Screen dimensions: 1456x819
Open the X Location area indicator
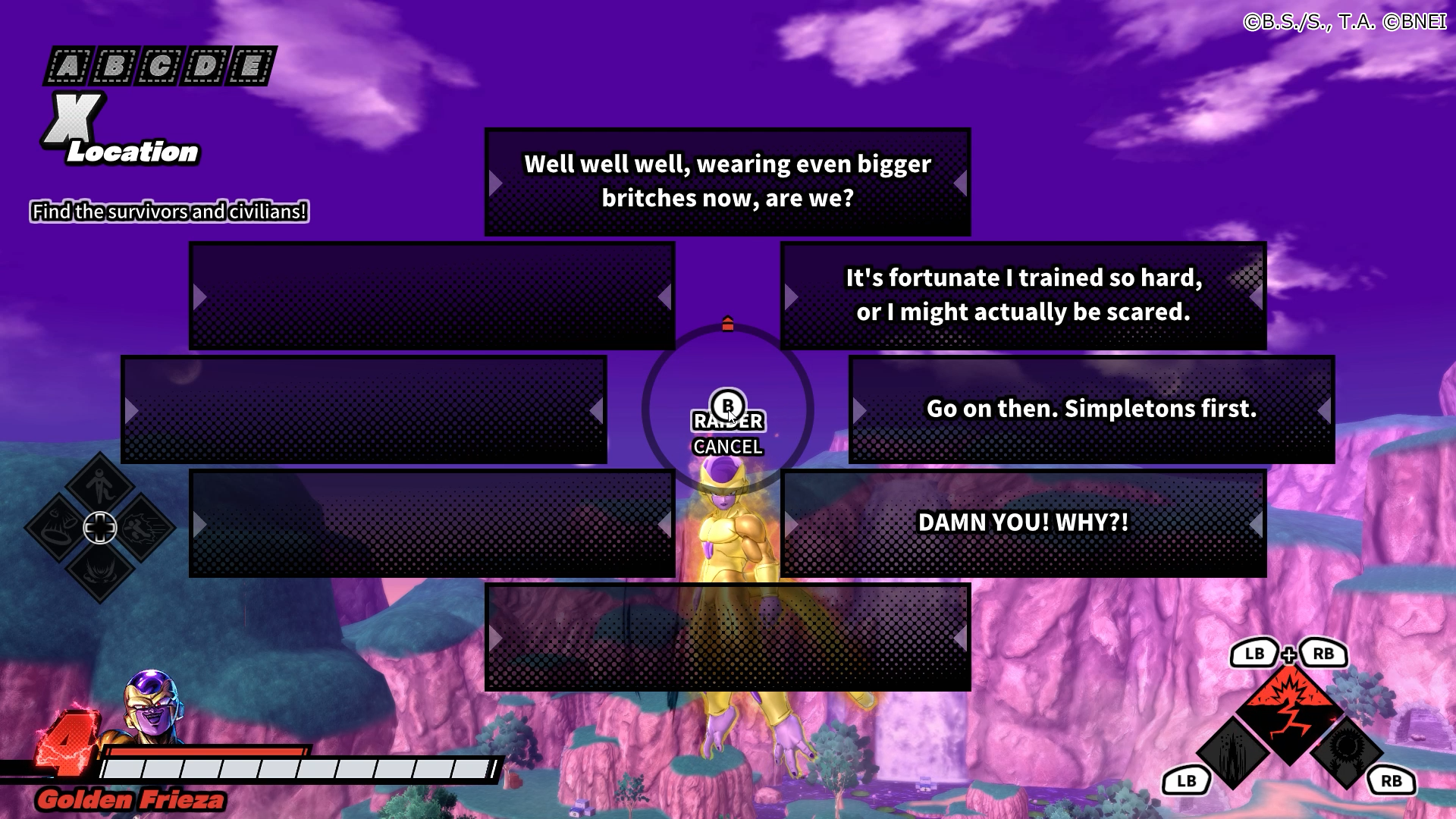click(x=121, y=130)
